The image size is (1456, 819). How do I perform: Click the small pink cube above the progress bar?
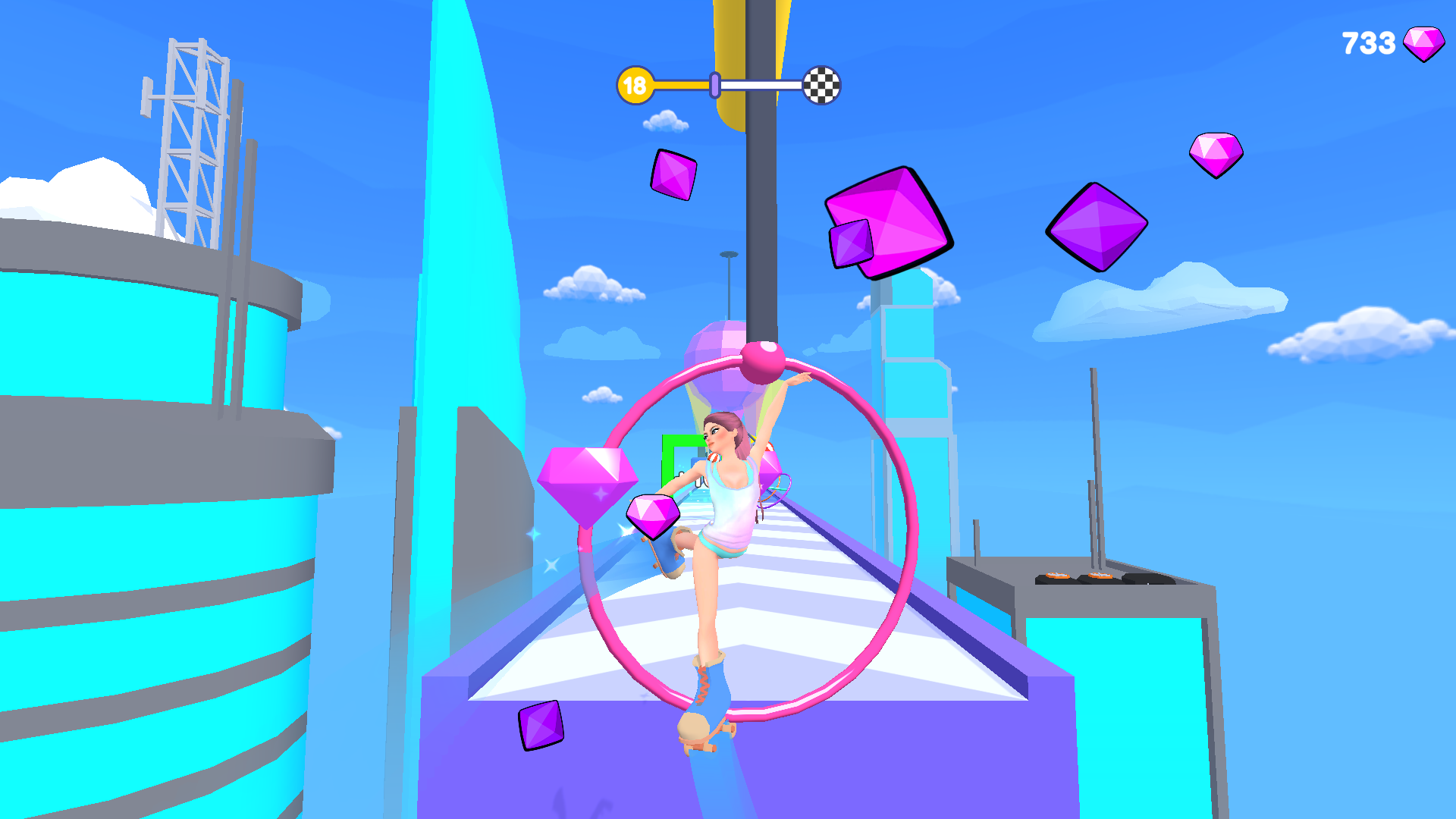(673, 175)
